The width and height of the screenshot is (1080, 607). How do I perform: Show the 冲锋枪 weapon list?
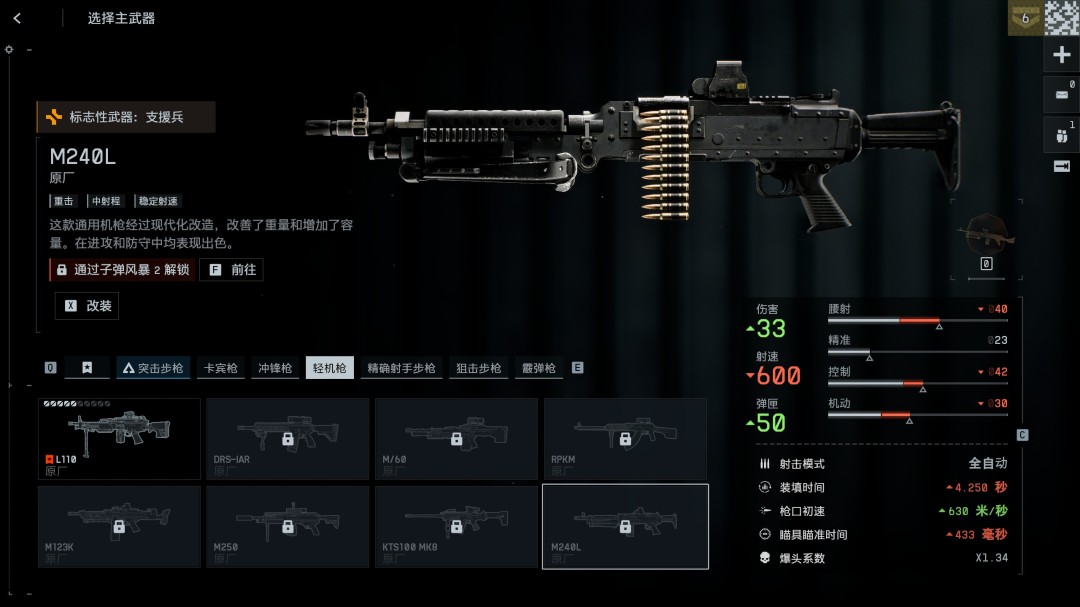(275, 368)
